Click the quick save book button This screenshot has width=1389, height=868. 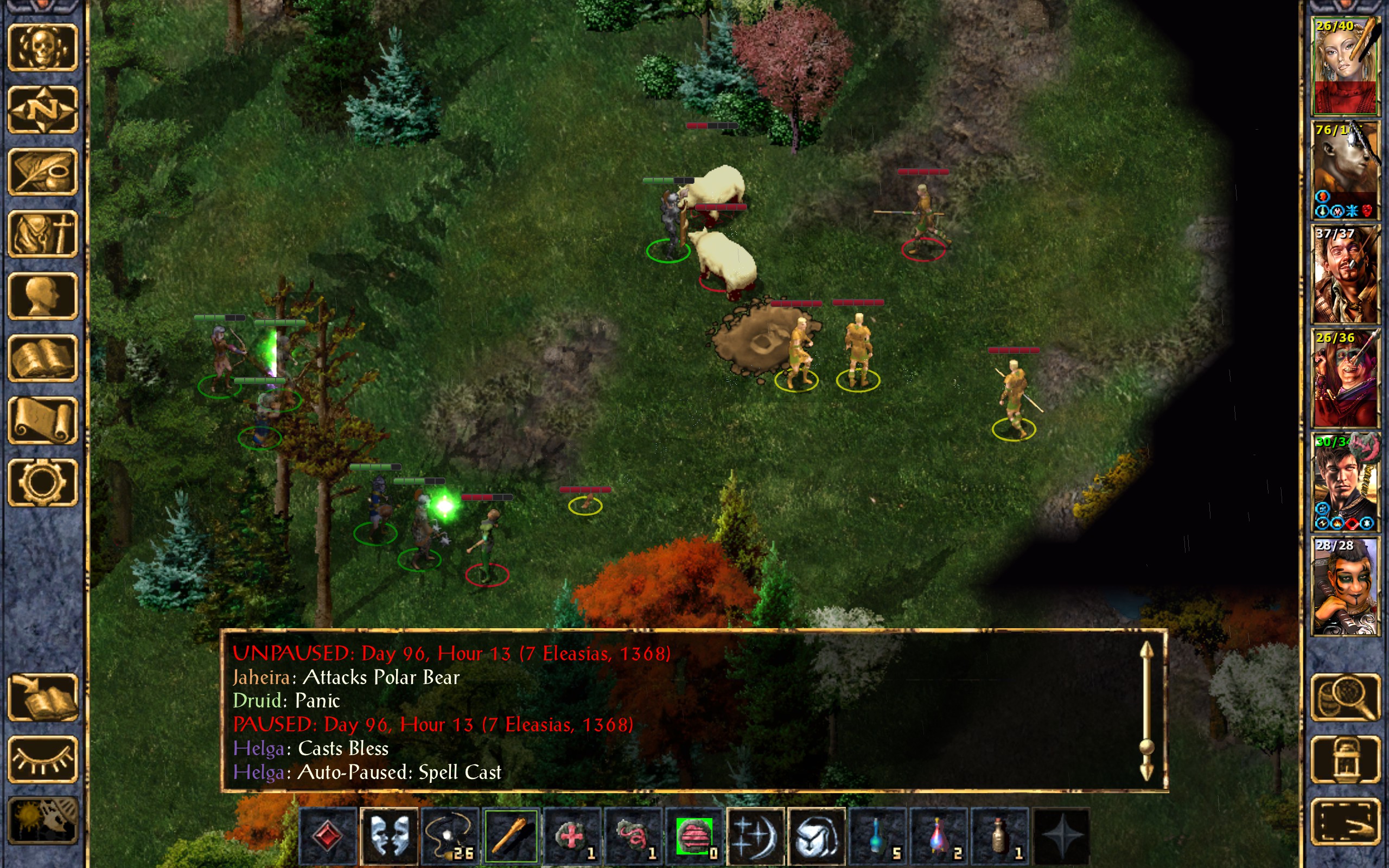click(42, 698)
